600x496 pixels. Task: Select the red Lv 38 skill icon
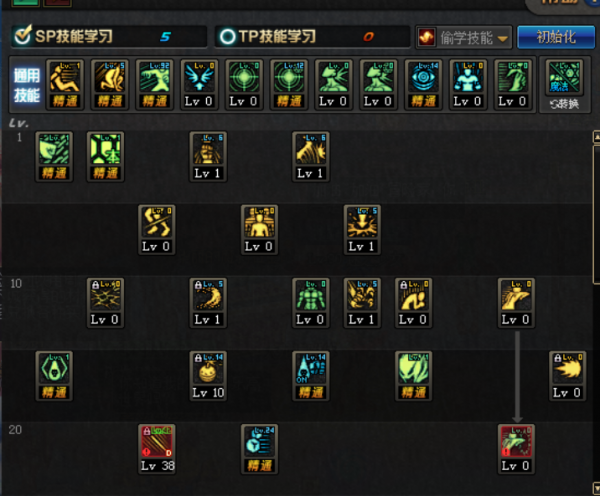click(x=156, y=447)
